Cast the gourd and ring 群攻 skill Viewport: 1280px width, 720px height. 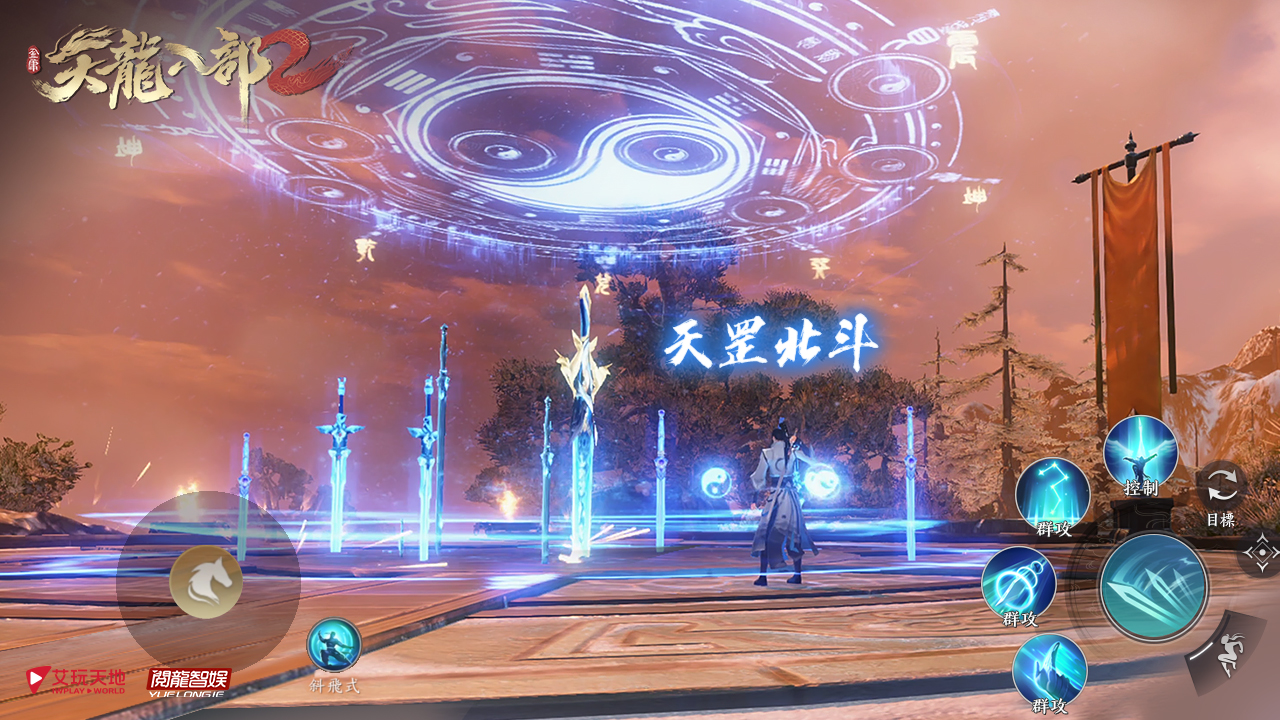[1018, 583]
